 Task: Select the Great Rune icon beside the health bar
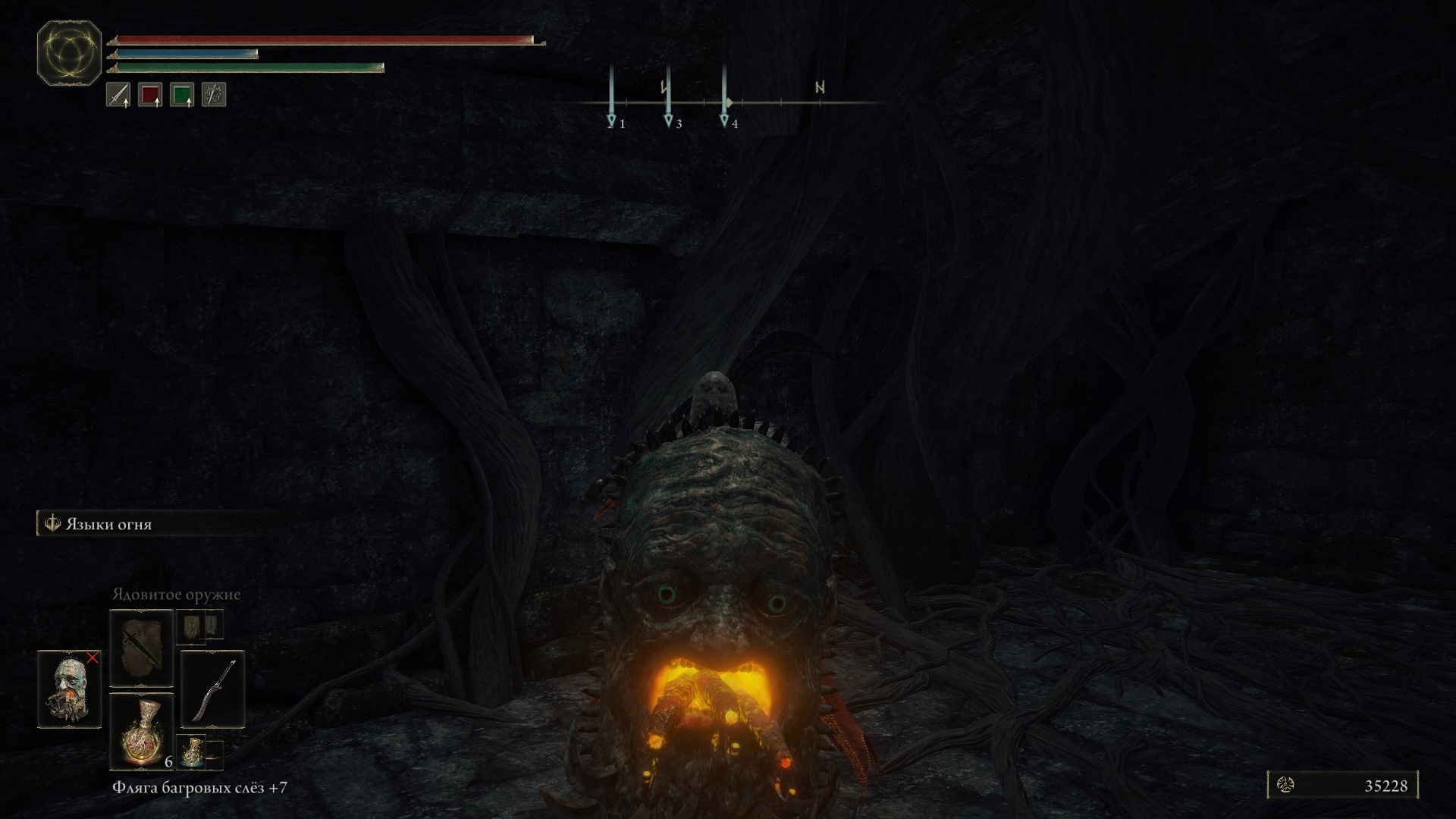[x=69, y=53]
